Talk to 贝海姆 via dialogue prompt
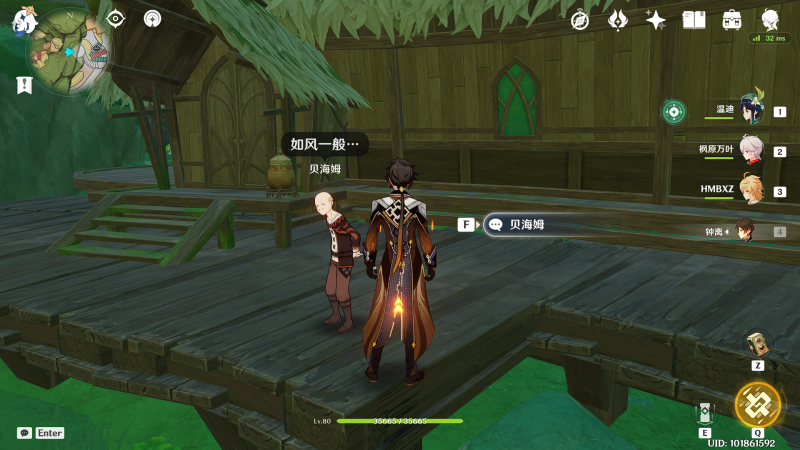Image resolution: width=800 pixels, height=450 pixels. [x=518, y=225]
